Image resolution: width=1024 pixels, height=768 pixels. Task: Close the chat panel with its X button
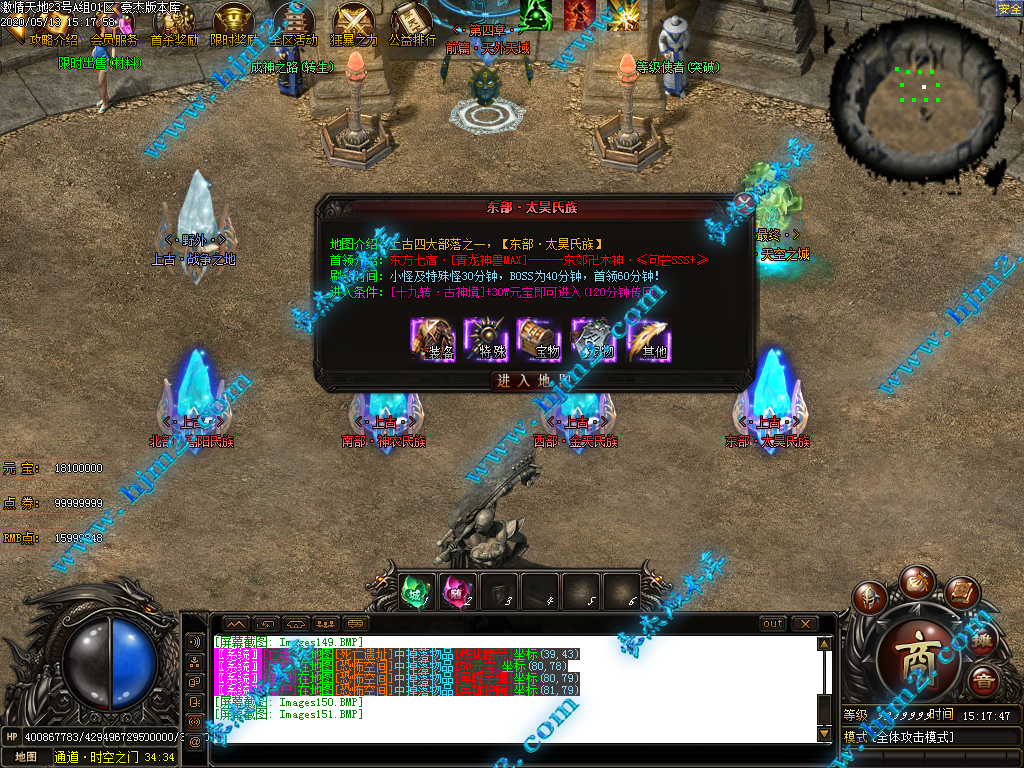tap(804, 624)
